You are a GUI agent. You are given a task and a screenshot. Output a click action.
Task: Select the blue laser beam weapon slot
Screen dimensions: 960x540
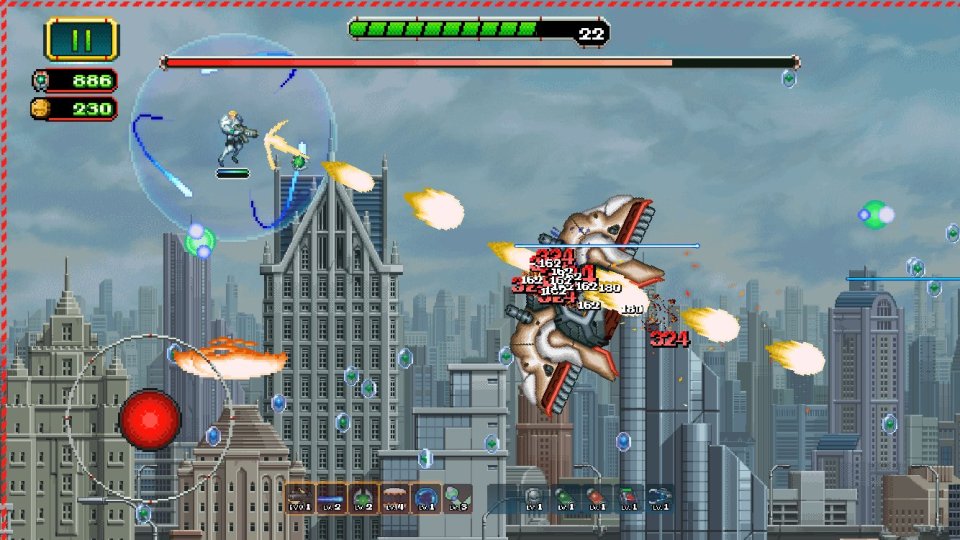click(332, 497)
